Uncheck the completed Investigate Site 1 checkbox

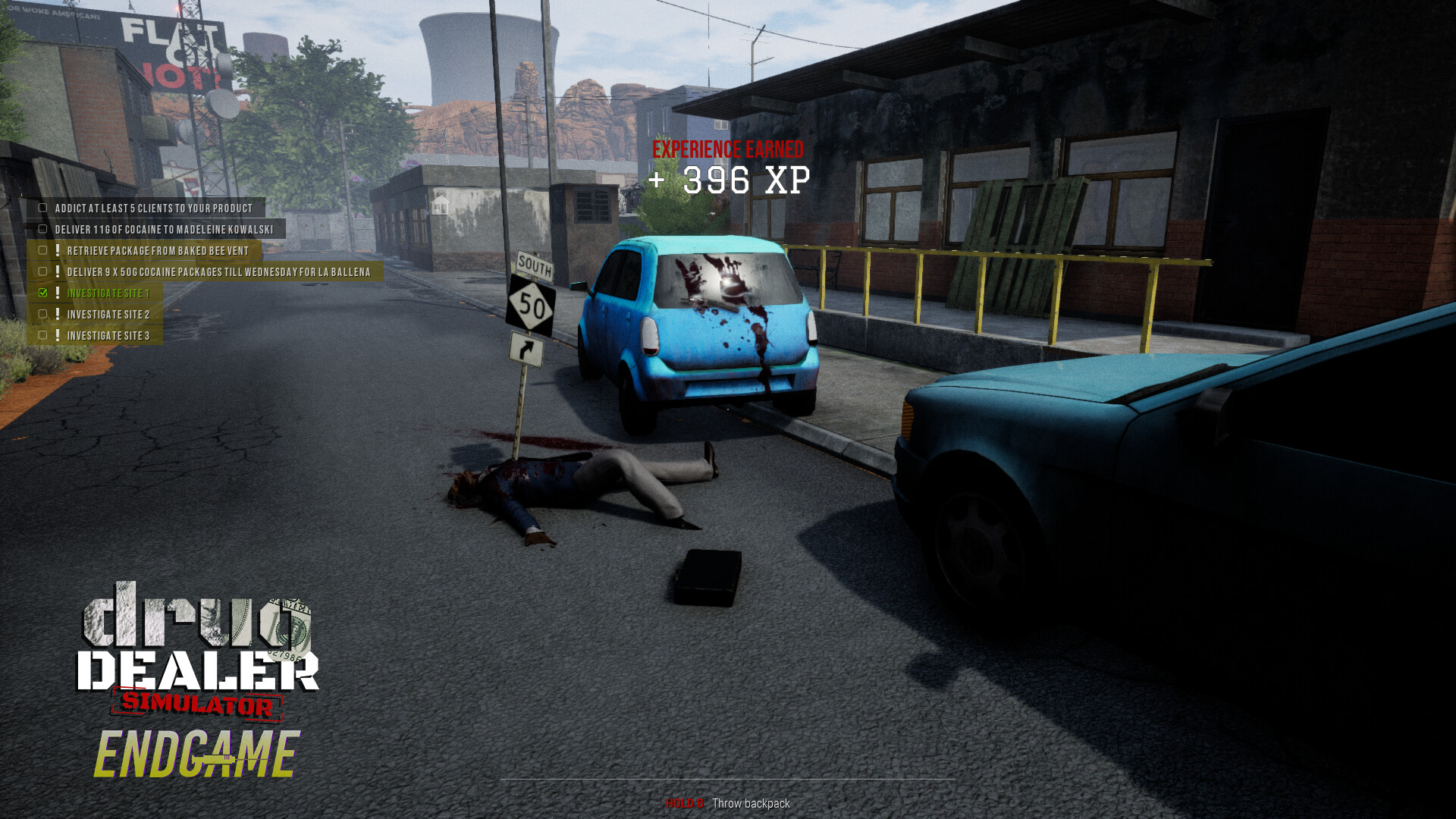tap(42, 293)
